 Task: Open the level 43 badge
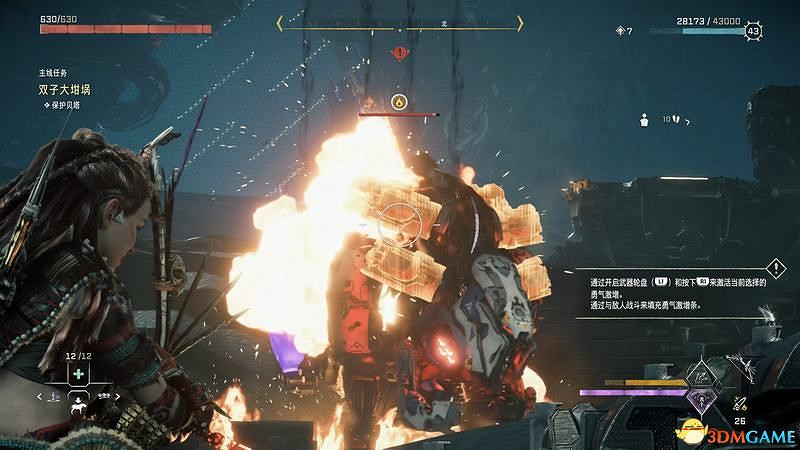tap(752, 31)
